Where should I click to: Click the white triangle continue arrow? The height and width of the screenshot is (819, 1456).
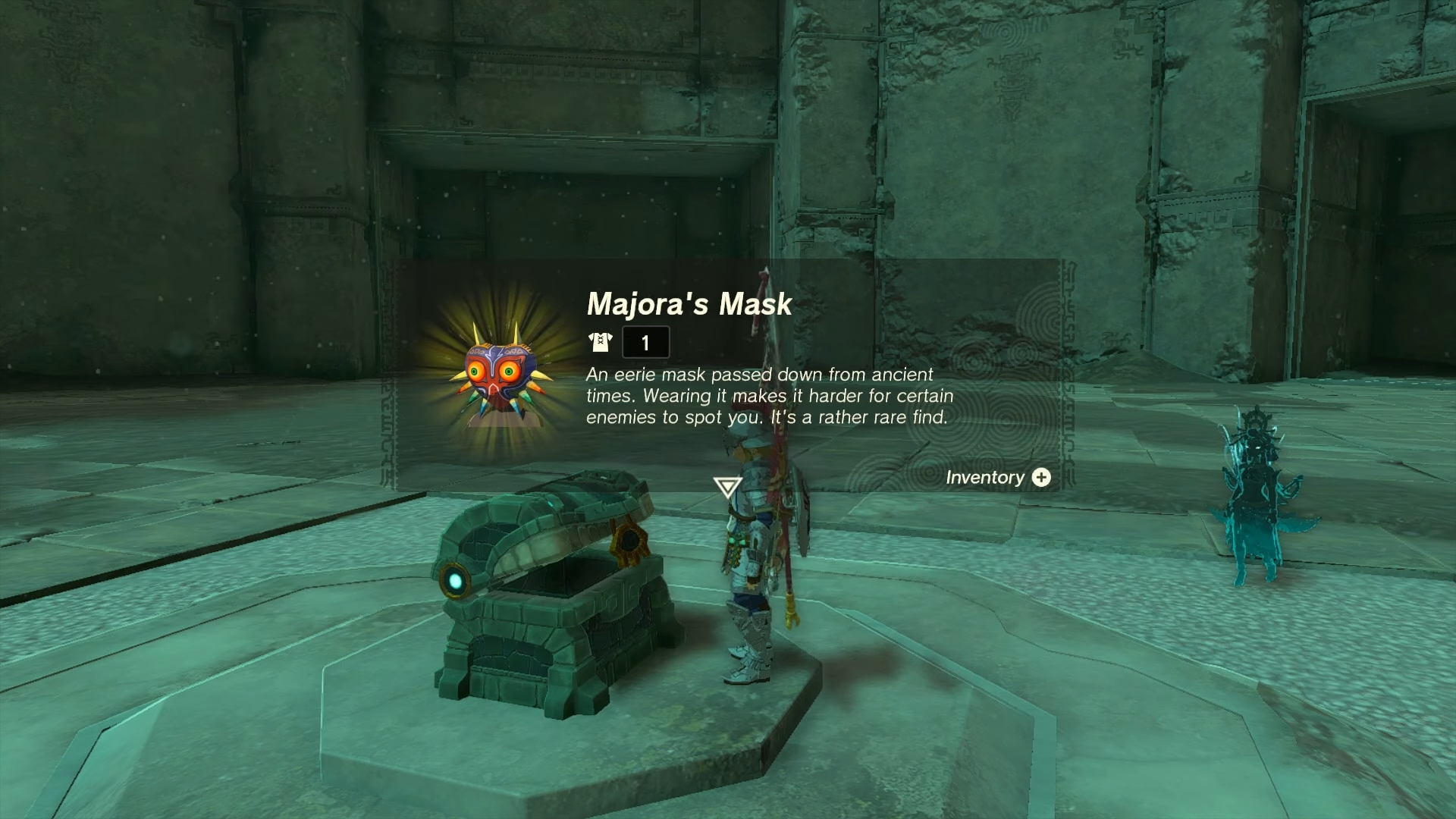click(727, 487)
